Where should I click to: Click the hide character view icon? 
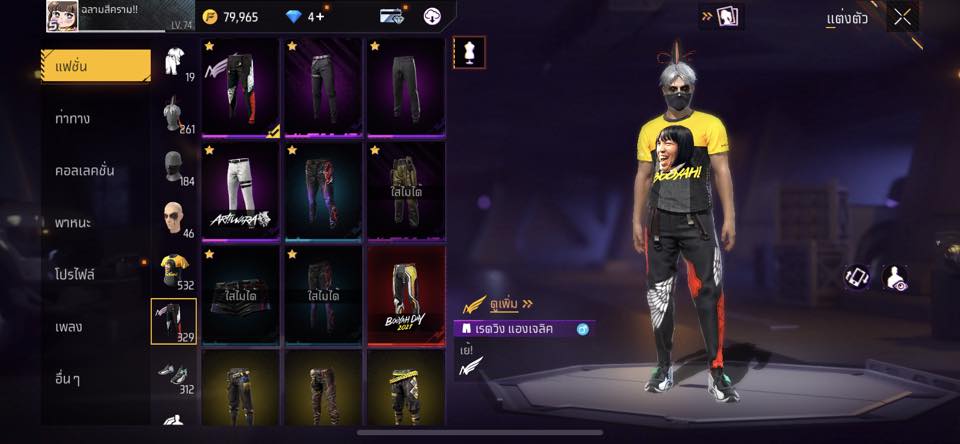(x=896, y=278)
